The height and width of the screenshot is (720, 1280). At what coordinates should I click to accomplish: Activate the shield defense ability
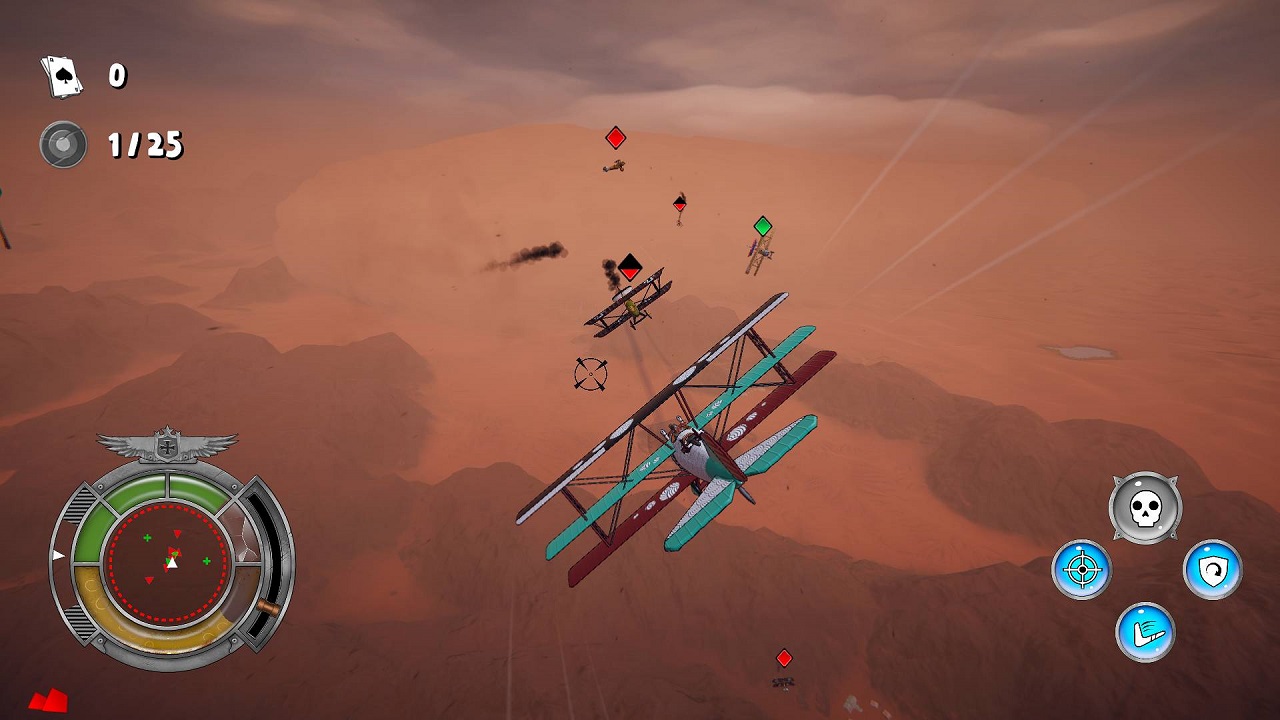pos(1210,568)
